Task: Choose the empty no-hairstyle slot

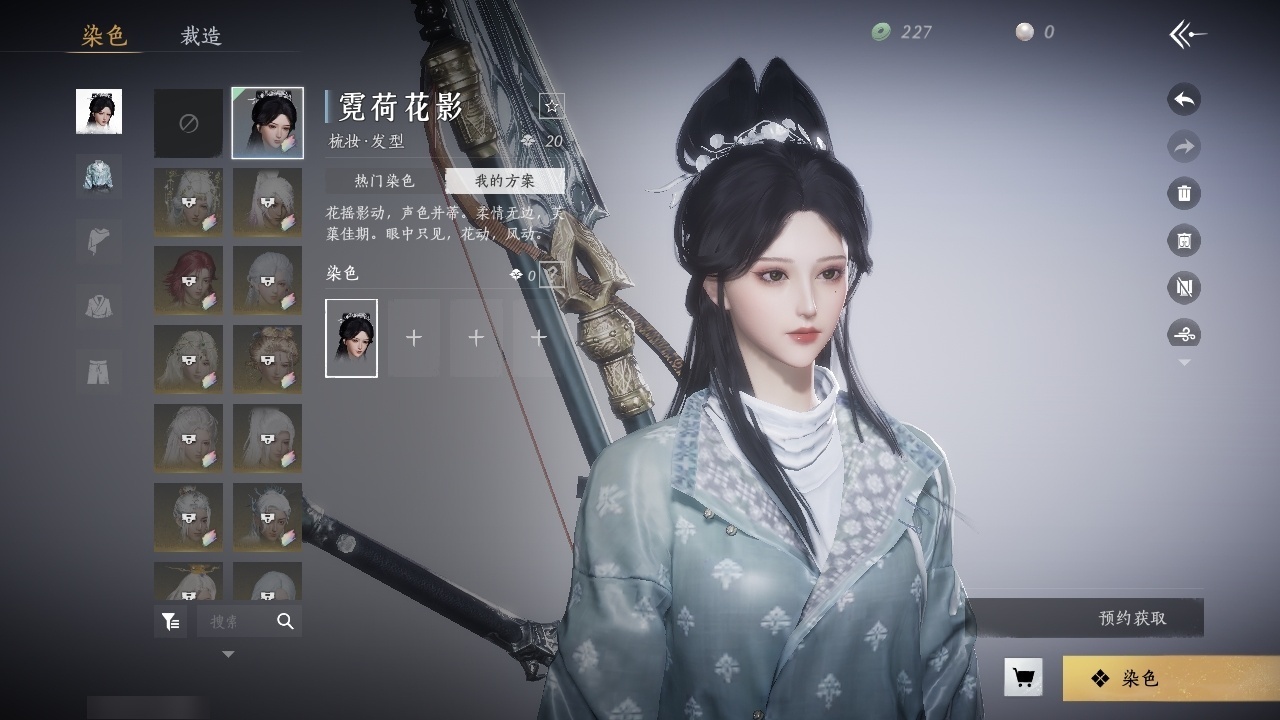Action: (188, 123)
